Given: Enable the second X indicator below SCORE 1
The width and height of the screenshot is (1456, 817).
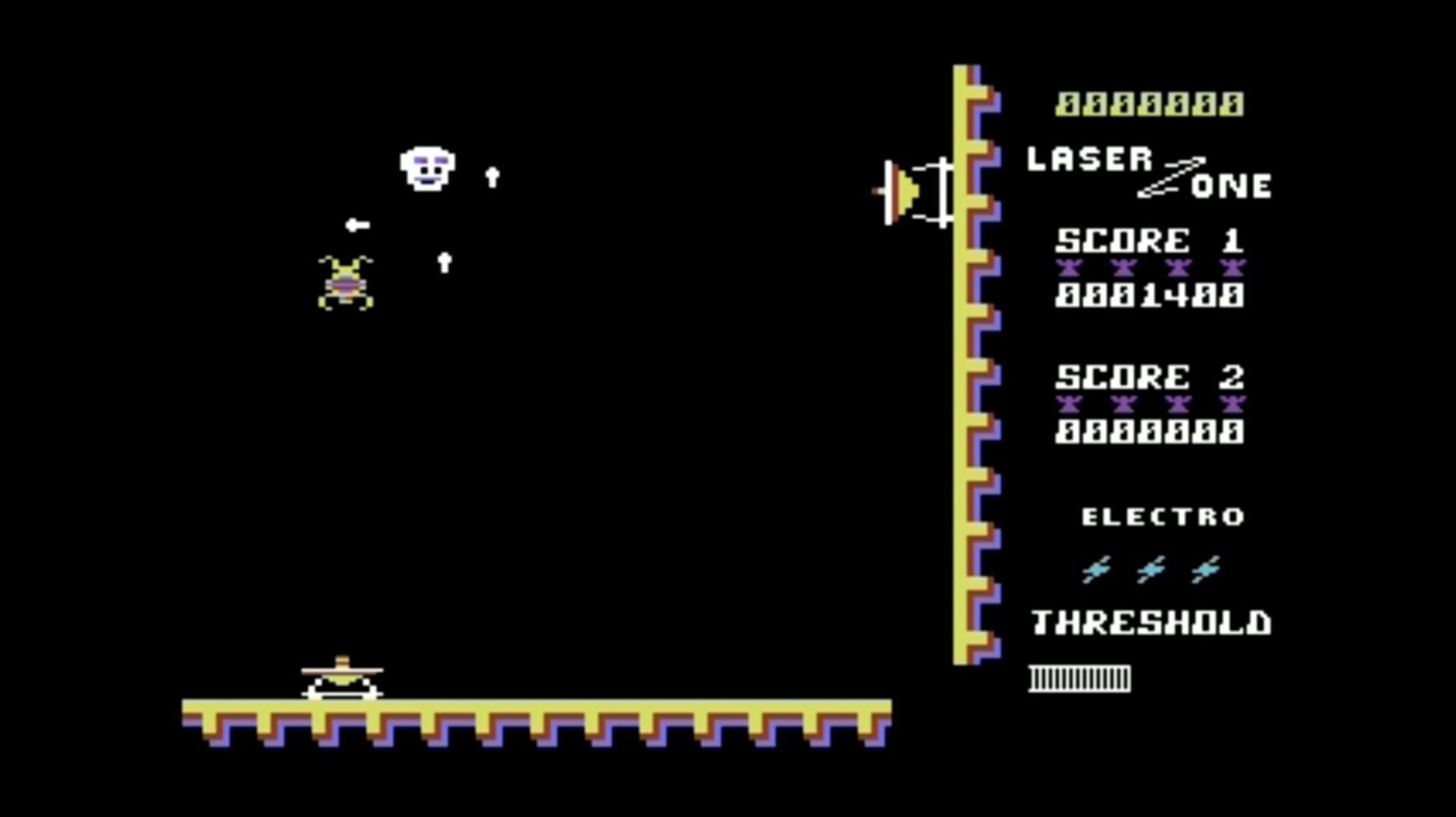Looking at the screenshot, I should point(1124,265).
